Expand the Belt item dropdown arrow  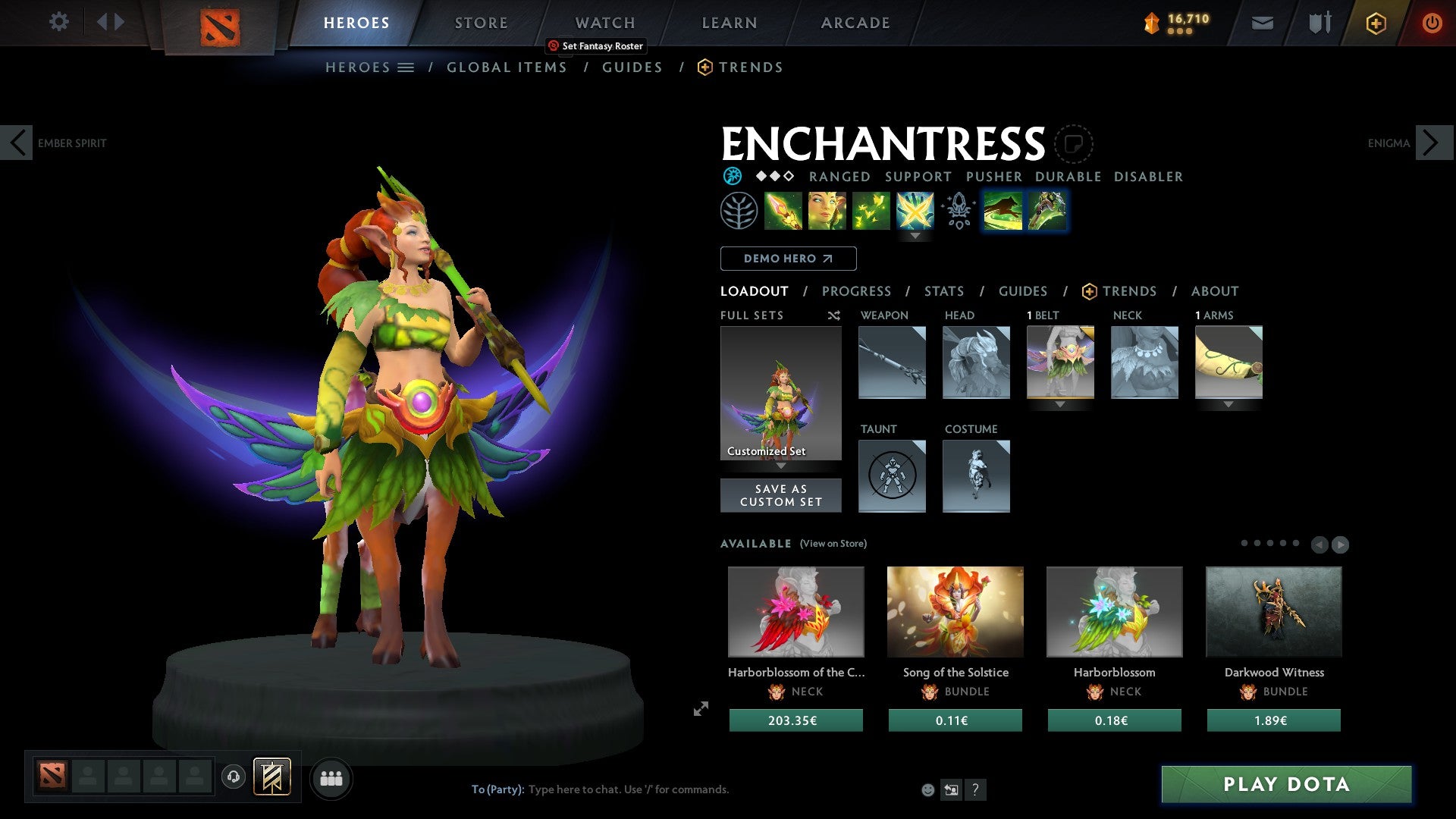pos(1060,404)
